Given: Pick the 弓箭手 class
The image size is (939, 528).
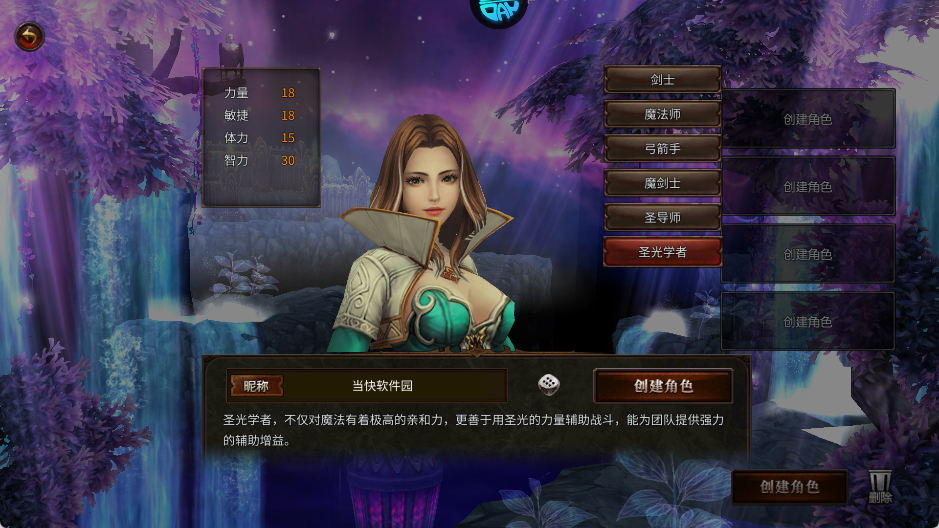Looking at the screenshot, I should (662, 148).
